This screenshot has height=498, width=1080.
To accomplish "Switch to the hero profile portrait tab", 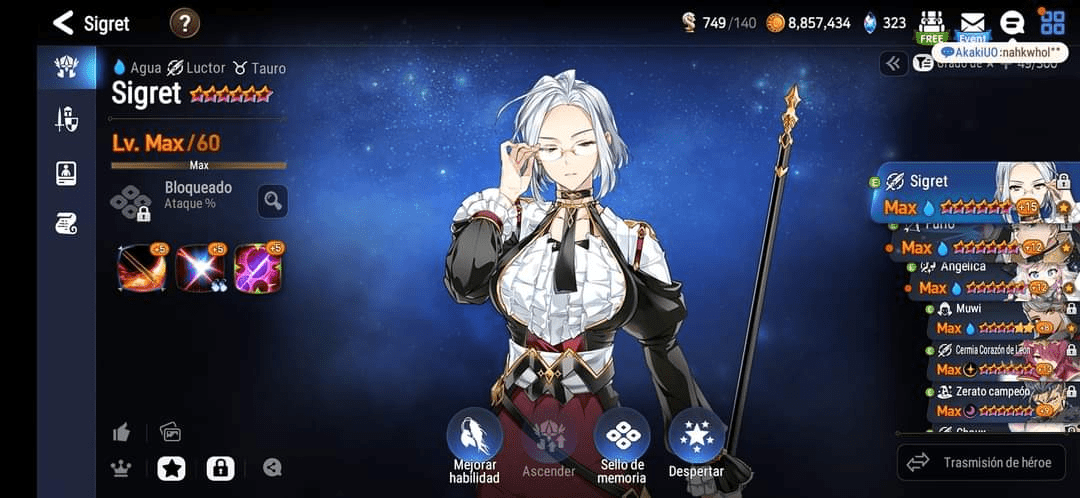I will 66,172.
